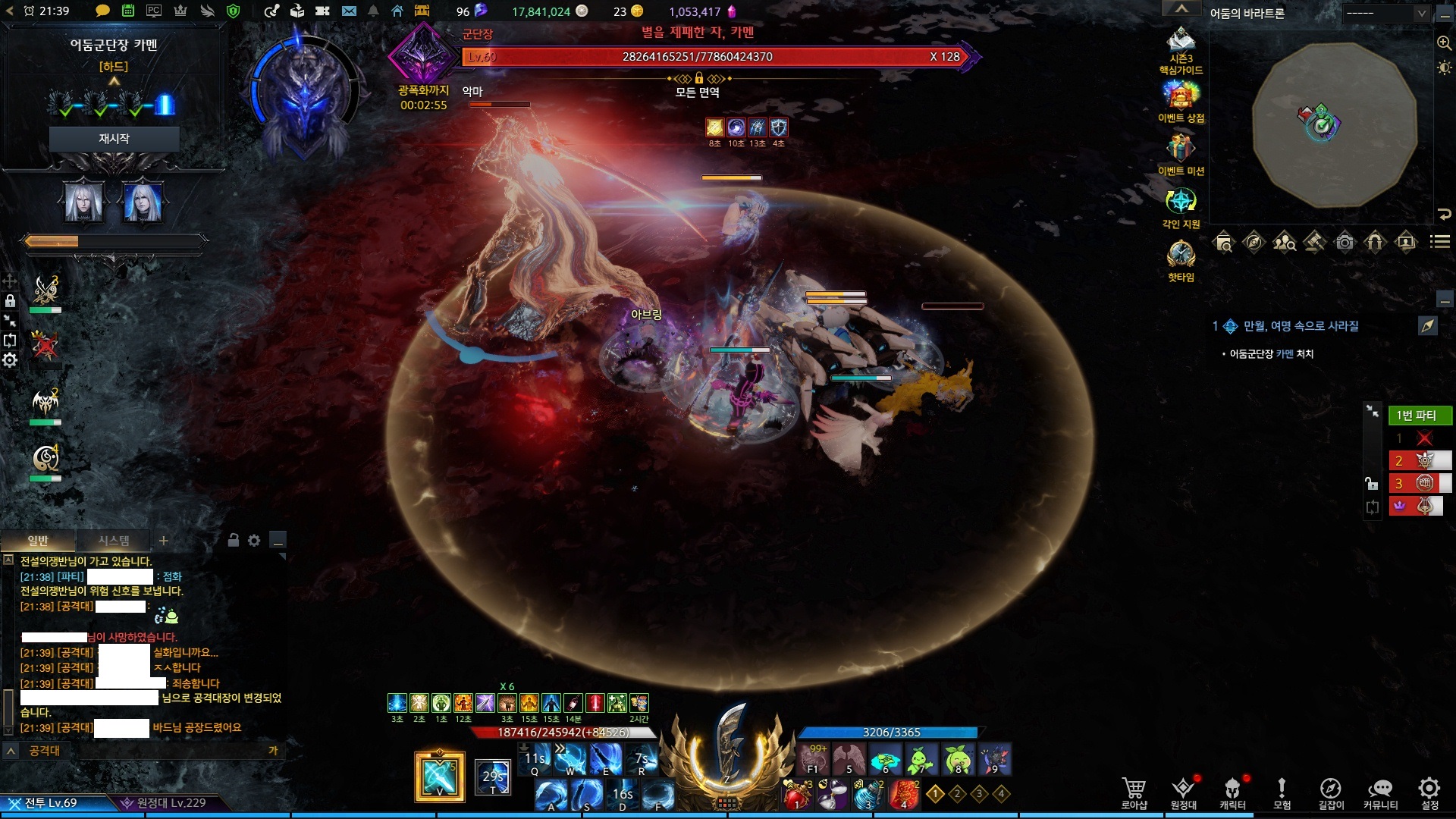Add a new chat tab with plus button

pyautogui.click(x=163, y=541)
